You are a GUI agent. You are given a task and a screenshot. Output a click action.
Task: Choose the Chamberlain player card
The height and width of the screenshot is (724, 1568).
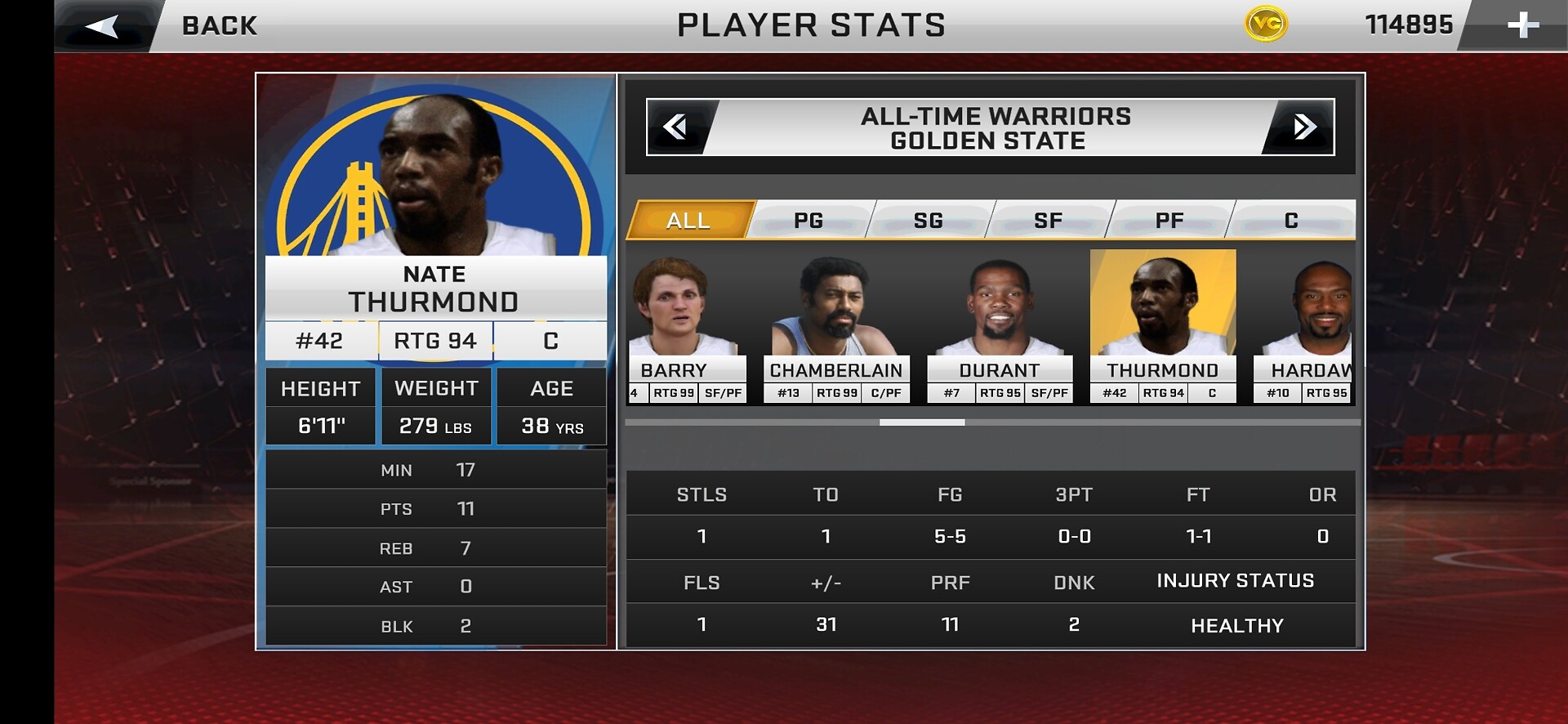[x=836, y=327]
